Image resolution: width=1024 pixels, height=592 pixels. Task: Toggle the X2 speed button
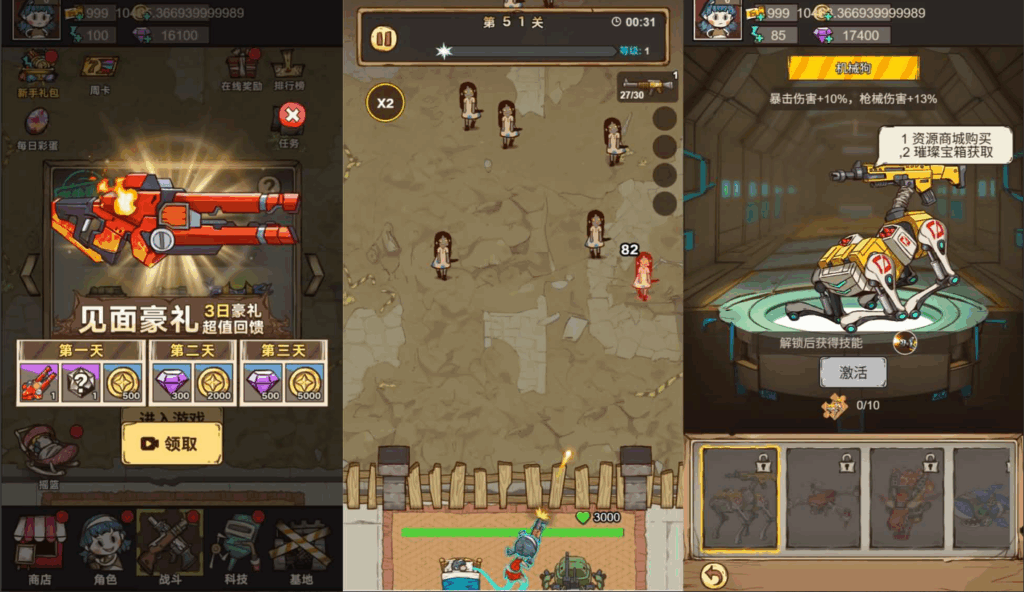coord(385,103)
